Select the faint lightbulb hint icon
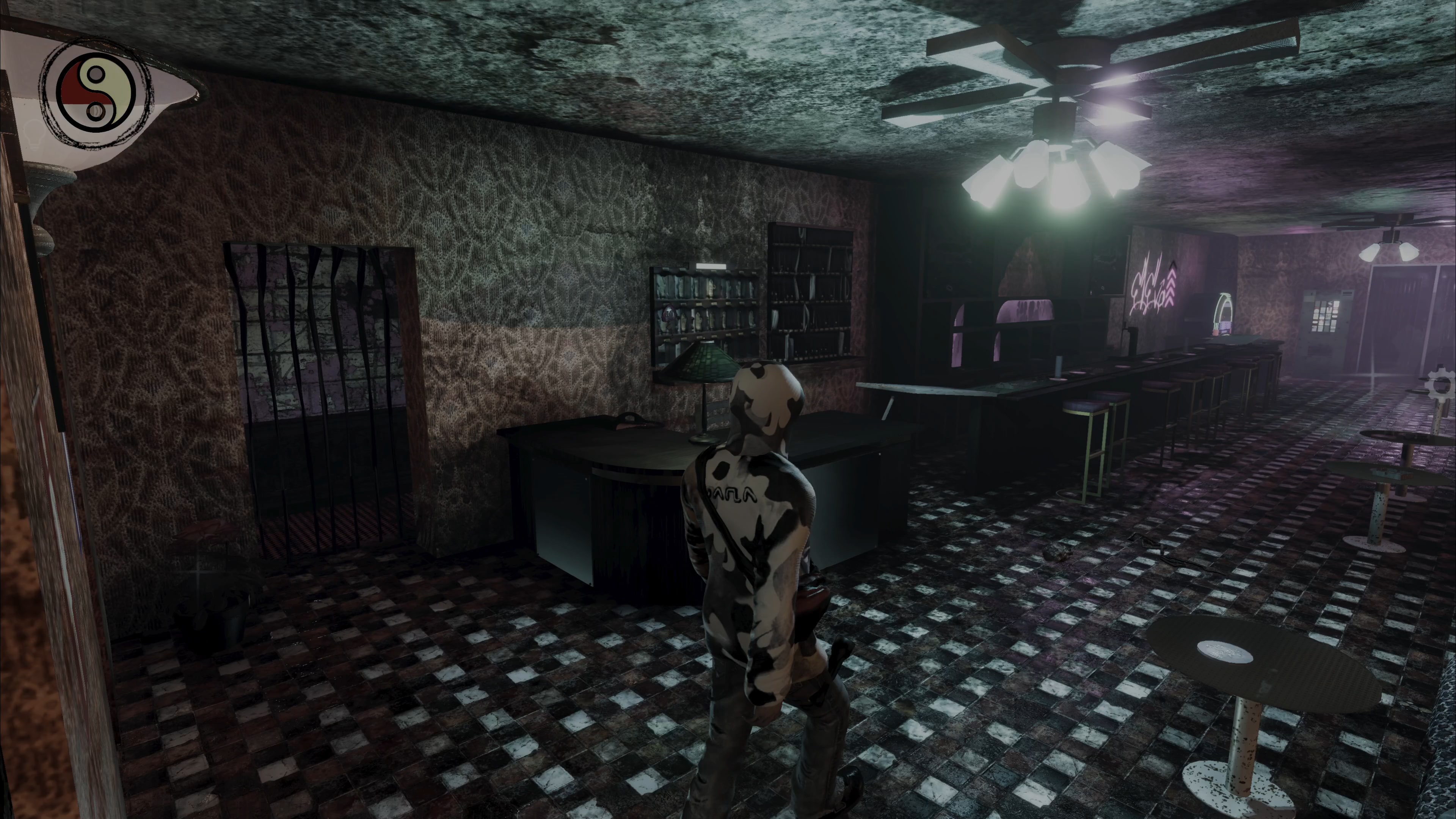Image resolution: width=1456 pixels, height=819 pixels. click(34, 136)
